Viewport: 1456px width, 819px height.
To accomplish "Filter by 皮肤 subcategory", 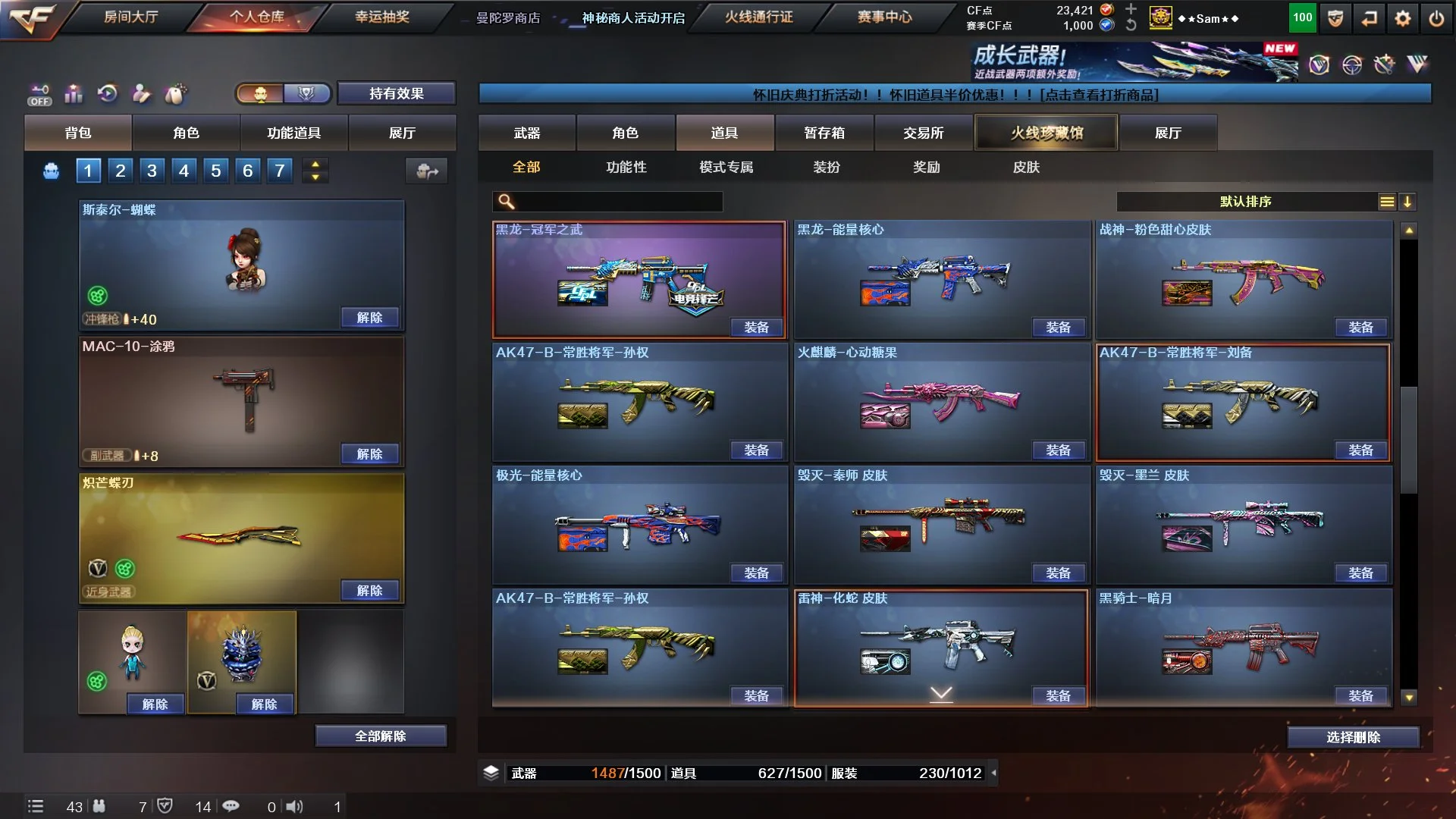I will pyautogui.click(x=1026, y=167).
